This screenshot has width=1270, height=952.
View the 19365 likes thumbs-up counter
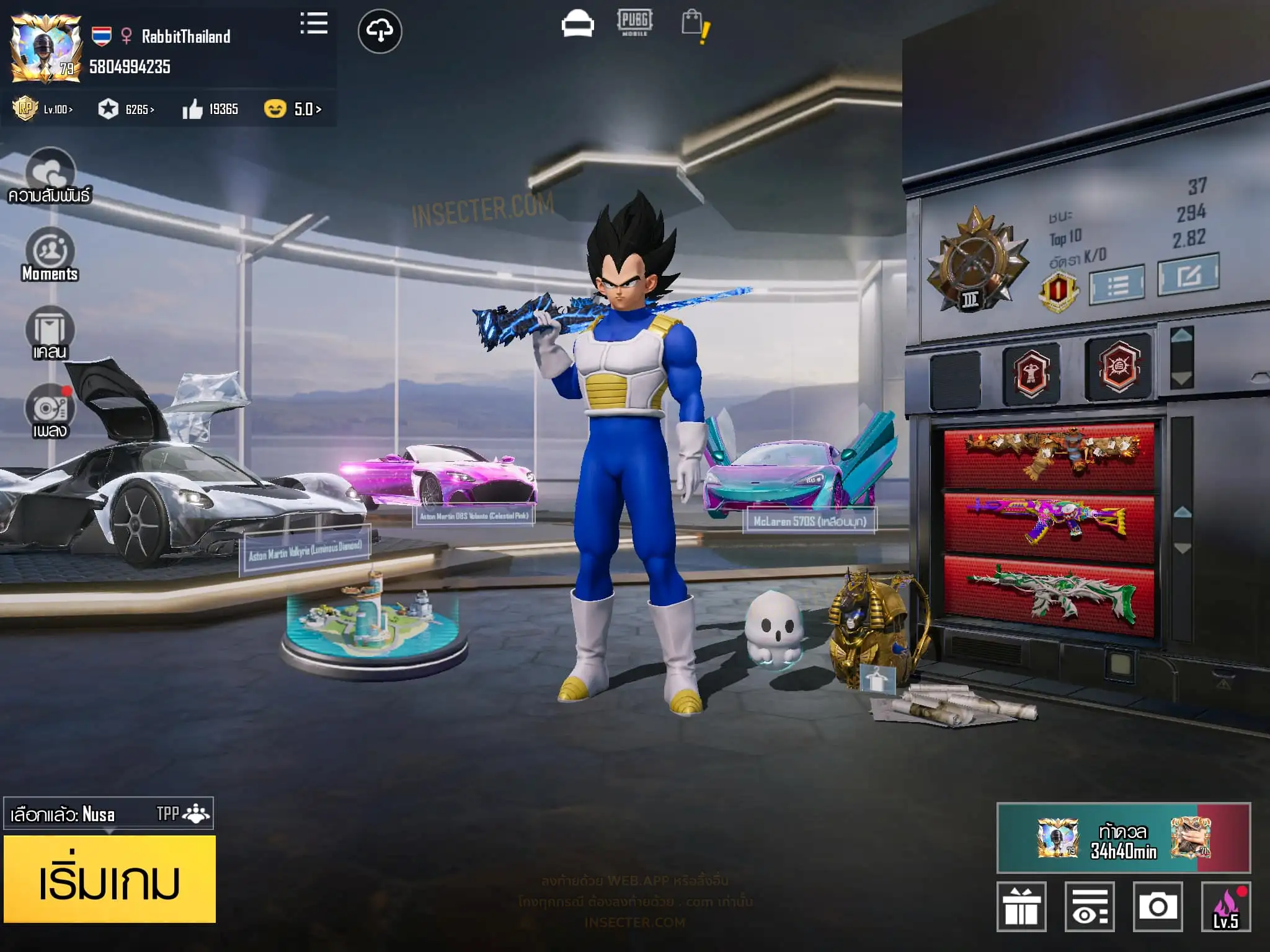210,110
